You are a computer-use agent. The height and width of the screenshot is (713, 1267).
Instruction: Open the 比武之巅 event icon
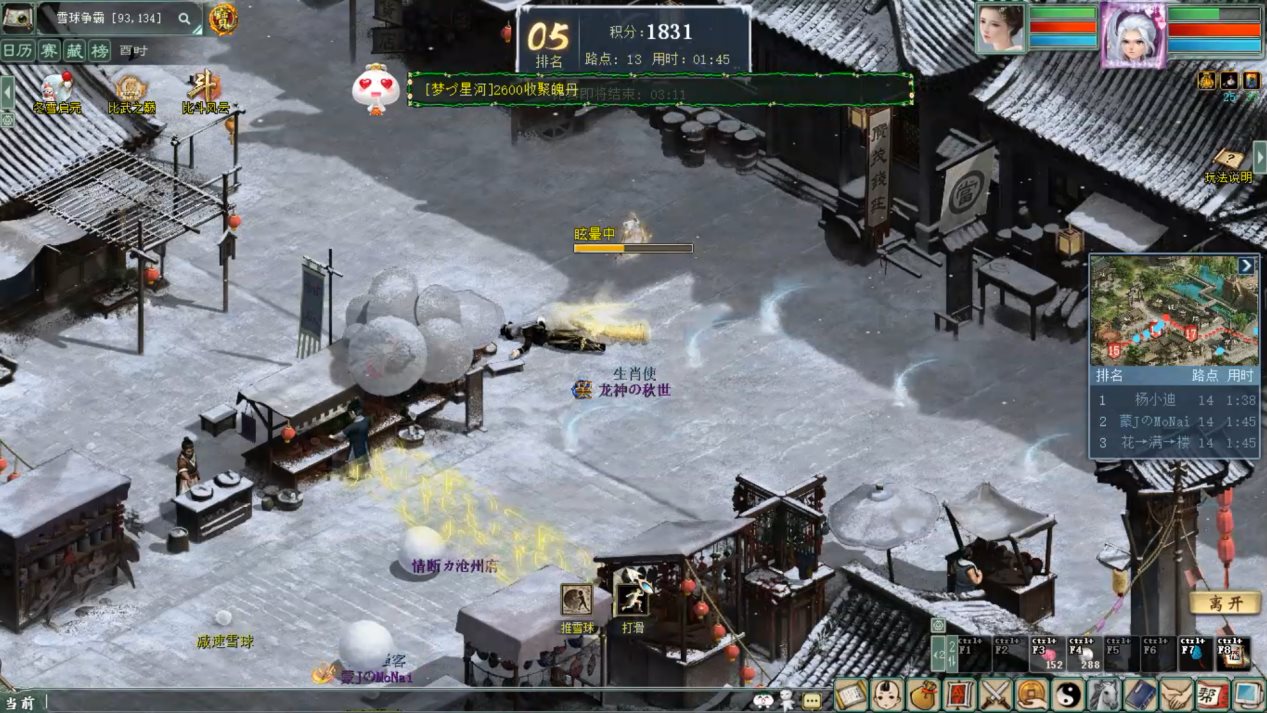[x=131, y=90]
